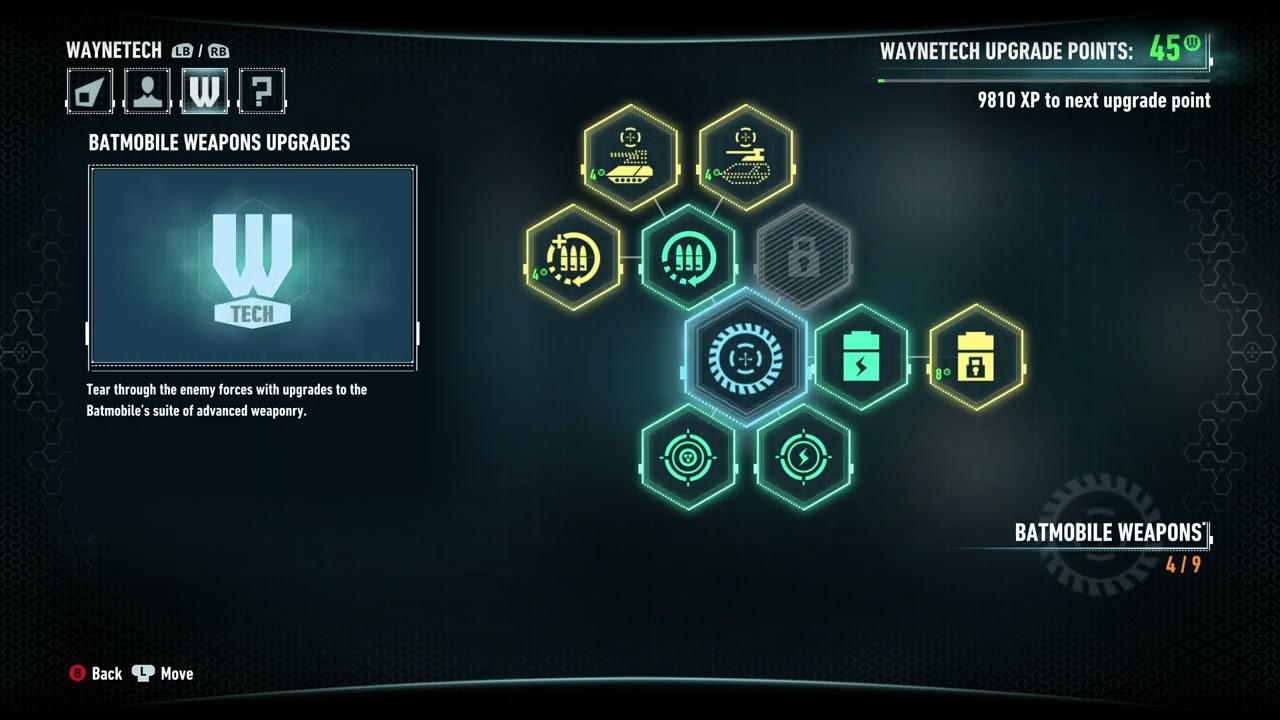Image resolution: width=1280 pixels, height=720 pixels.
Task: Select the lightning targeting reticle upgrade hexagon
Action: [x=804, y=457]
